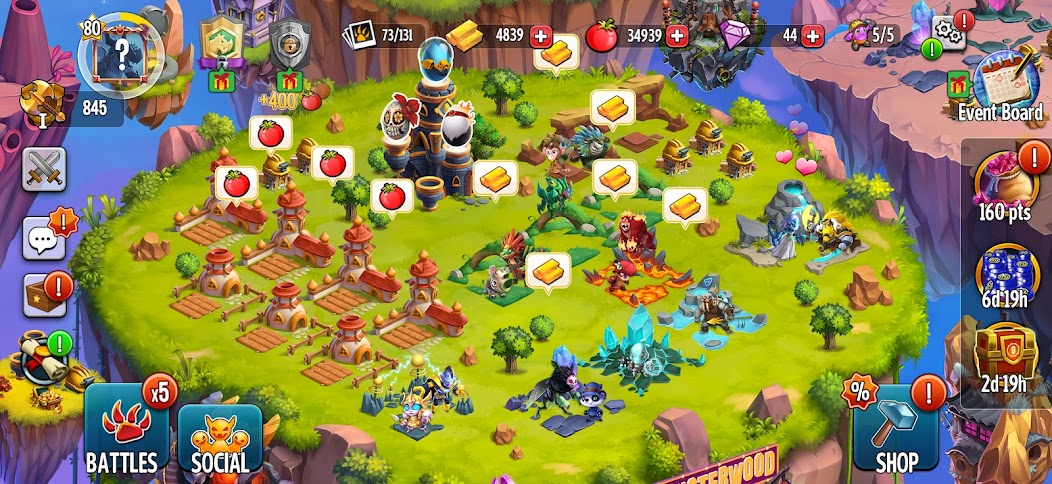Add more gold with the plus button
Screen dimensions: 1052x484
point(543,36)
